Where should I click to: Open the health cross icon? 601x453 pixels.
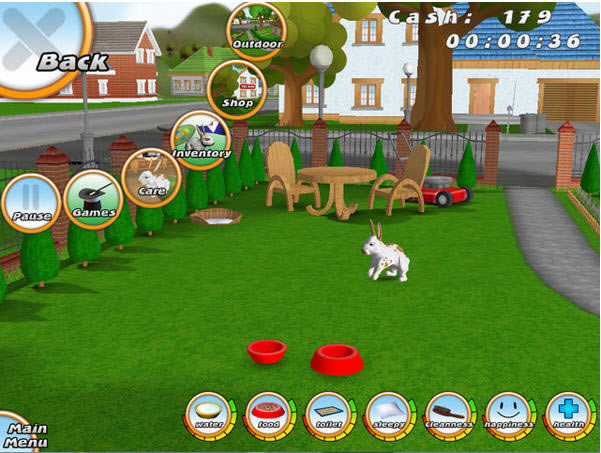tap(569, 414)
